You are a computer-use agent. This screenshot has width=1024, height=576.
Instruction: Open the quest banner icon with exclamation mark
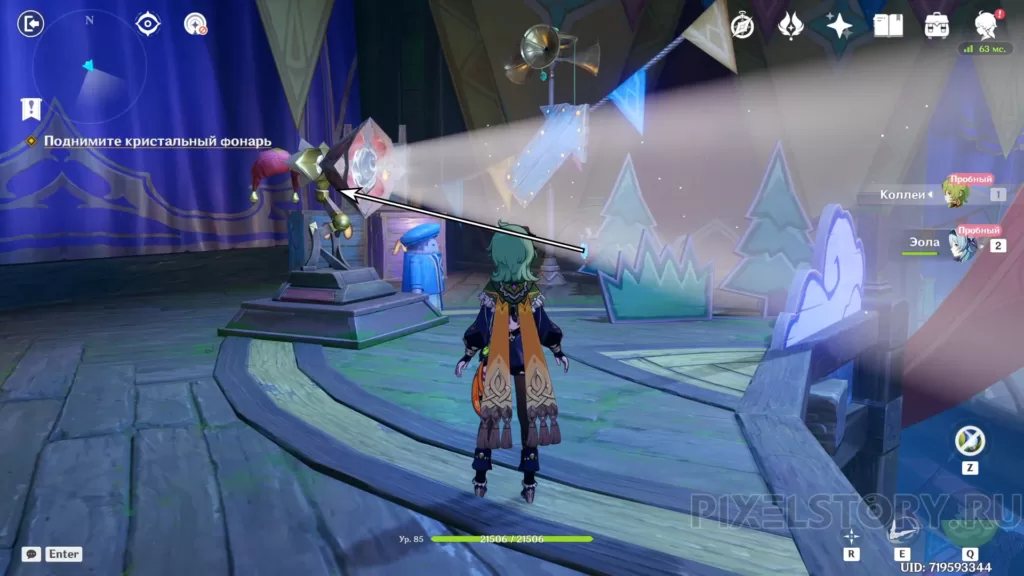coord(30,109)
